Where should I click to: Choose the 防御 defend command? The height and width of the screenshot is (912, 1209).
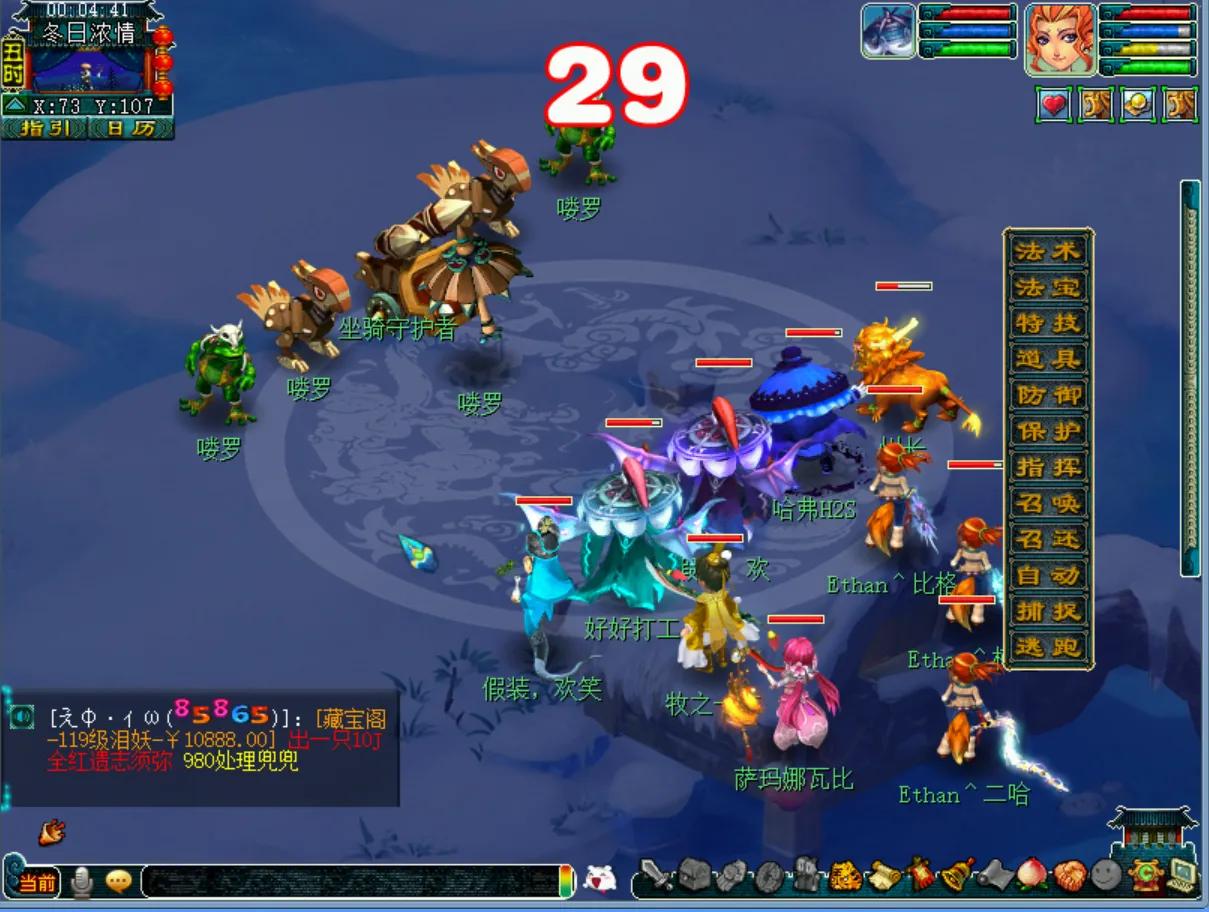pyautogui.click(x=1048, y=395)
